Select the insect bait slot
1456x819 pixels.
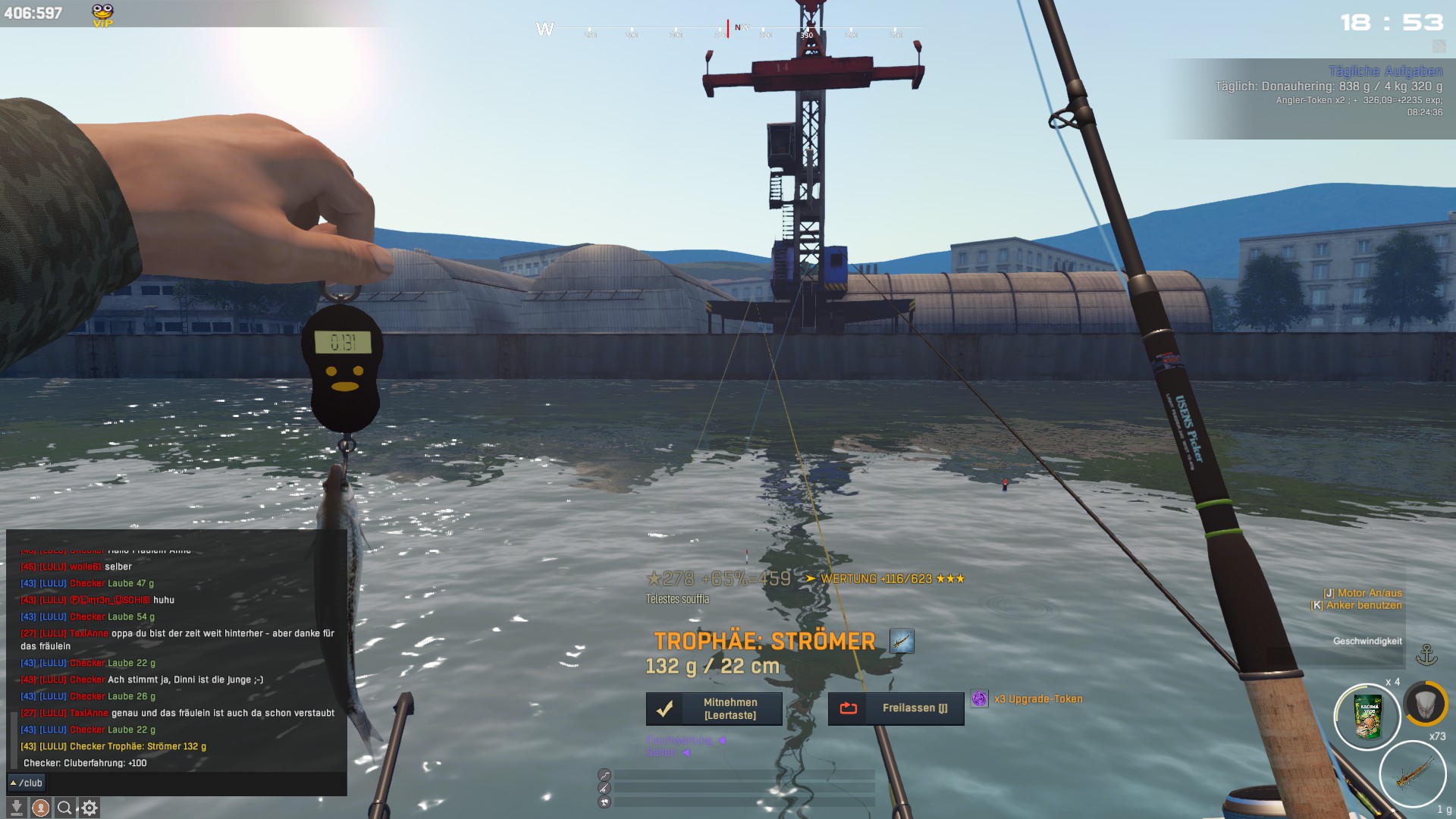pos(1412,774)
